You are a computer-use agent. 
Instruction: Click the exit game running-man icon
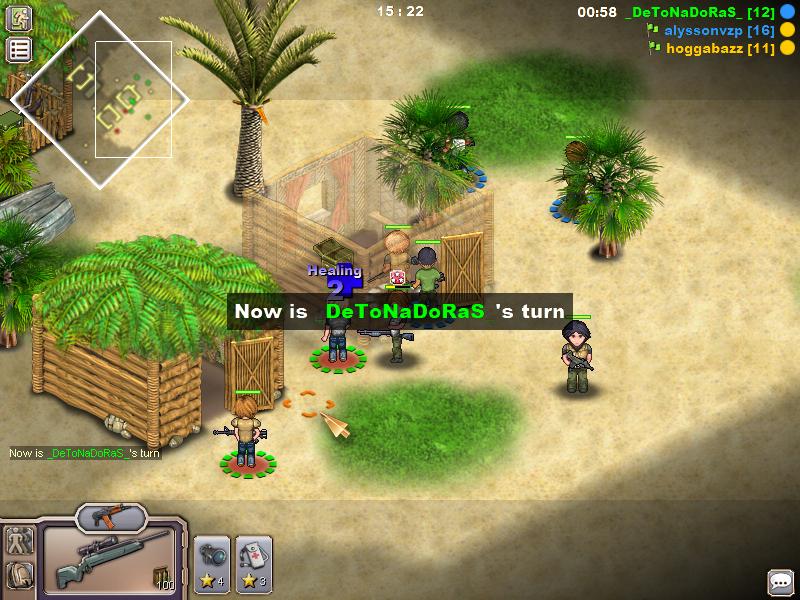coord(19,18)
